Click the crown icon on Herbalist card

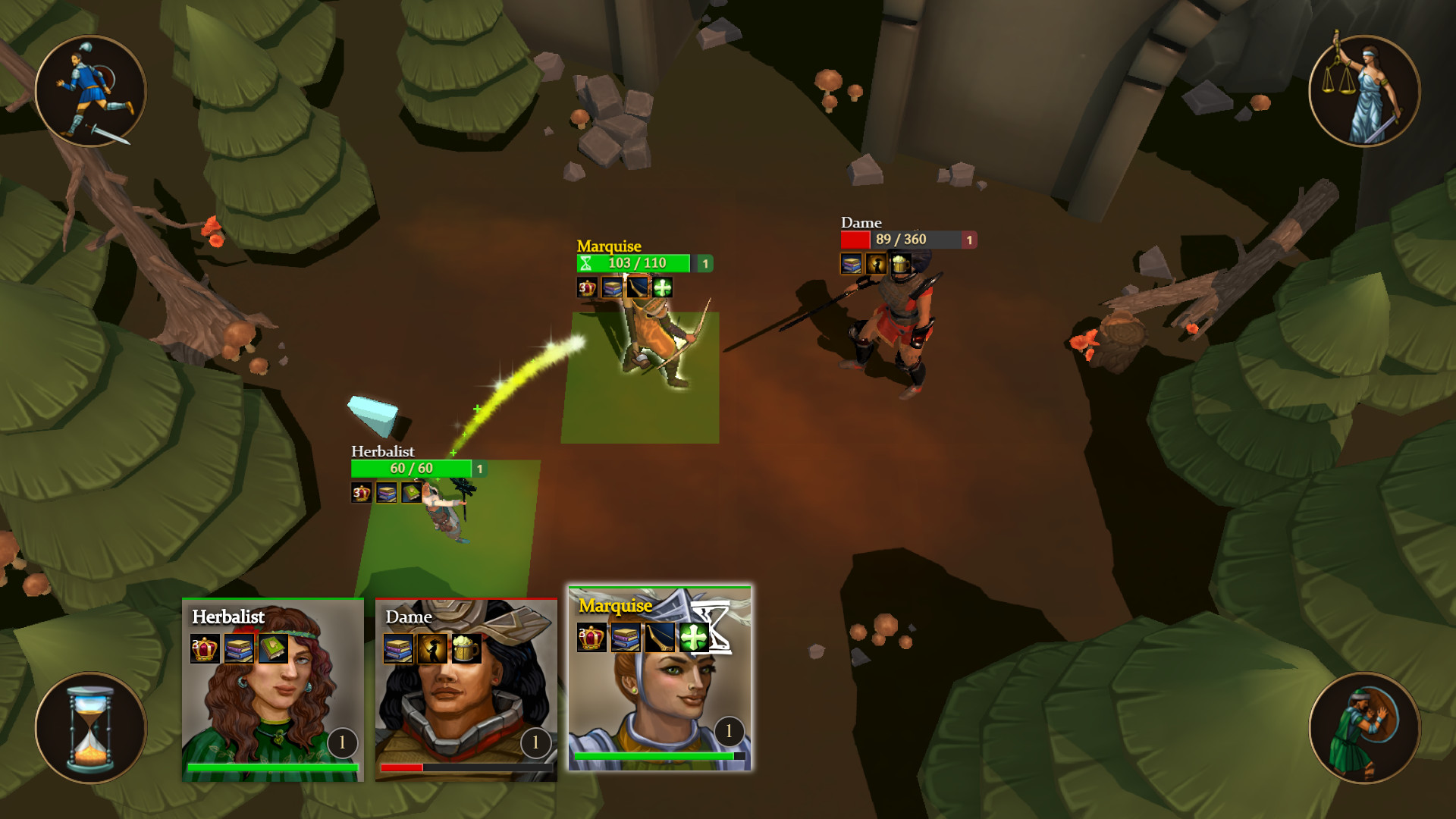click(x=205, y=649)
